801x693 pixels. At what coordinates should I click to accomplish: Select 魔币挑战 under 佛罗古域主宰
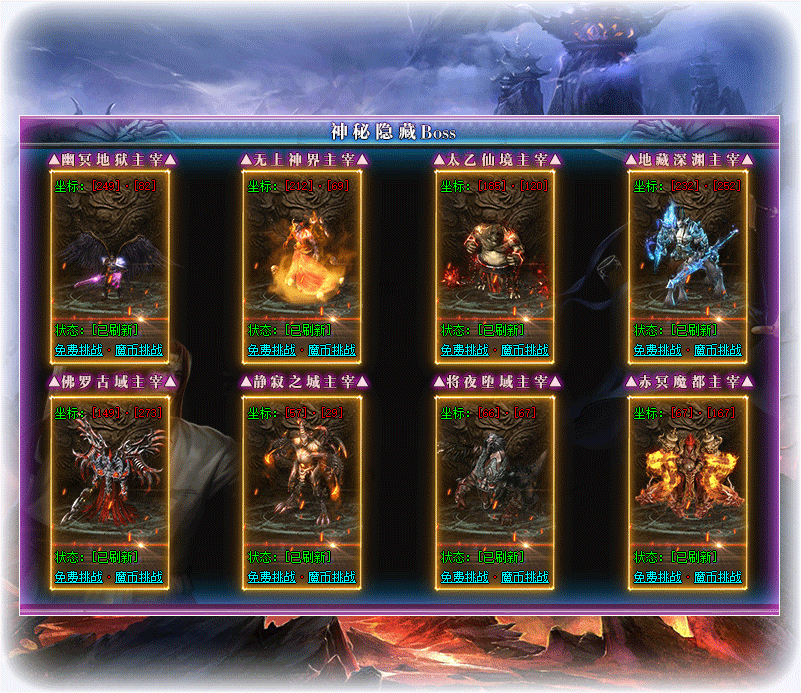pos(138,577)
